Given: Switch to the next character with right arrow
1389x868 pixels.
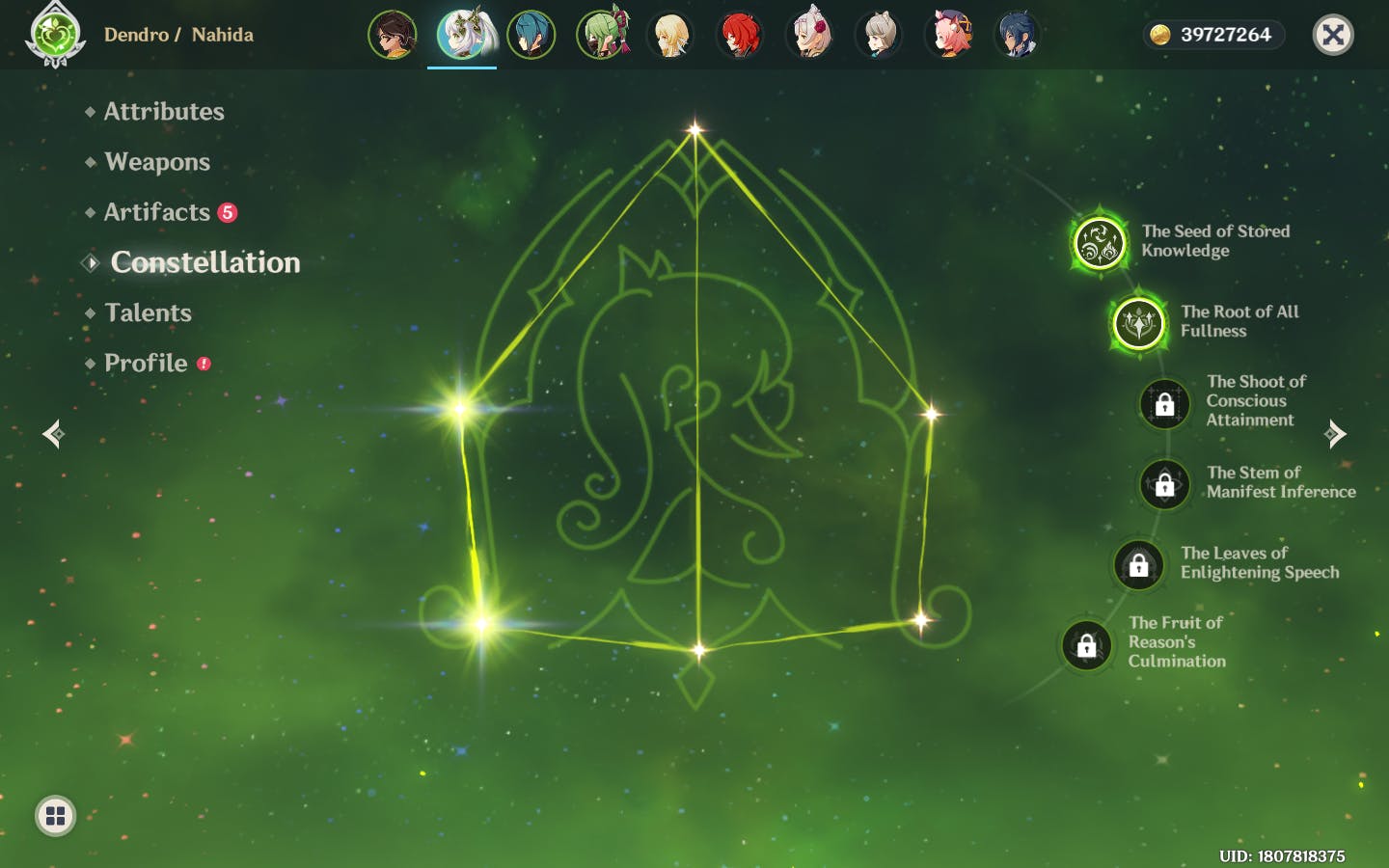Looking at the screenshot, I should [x=1335, y=434].
